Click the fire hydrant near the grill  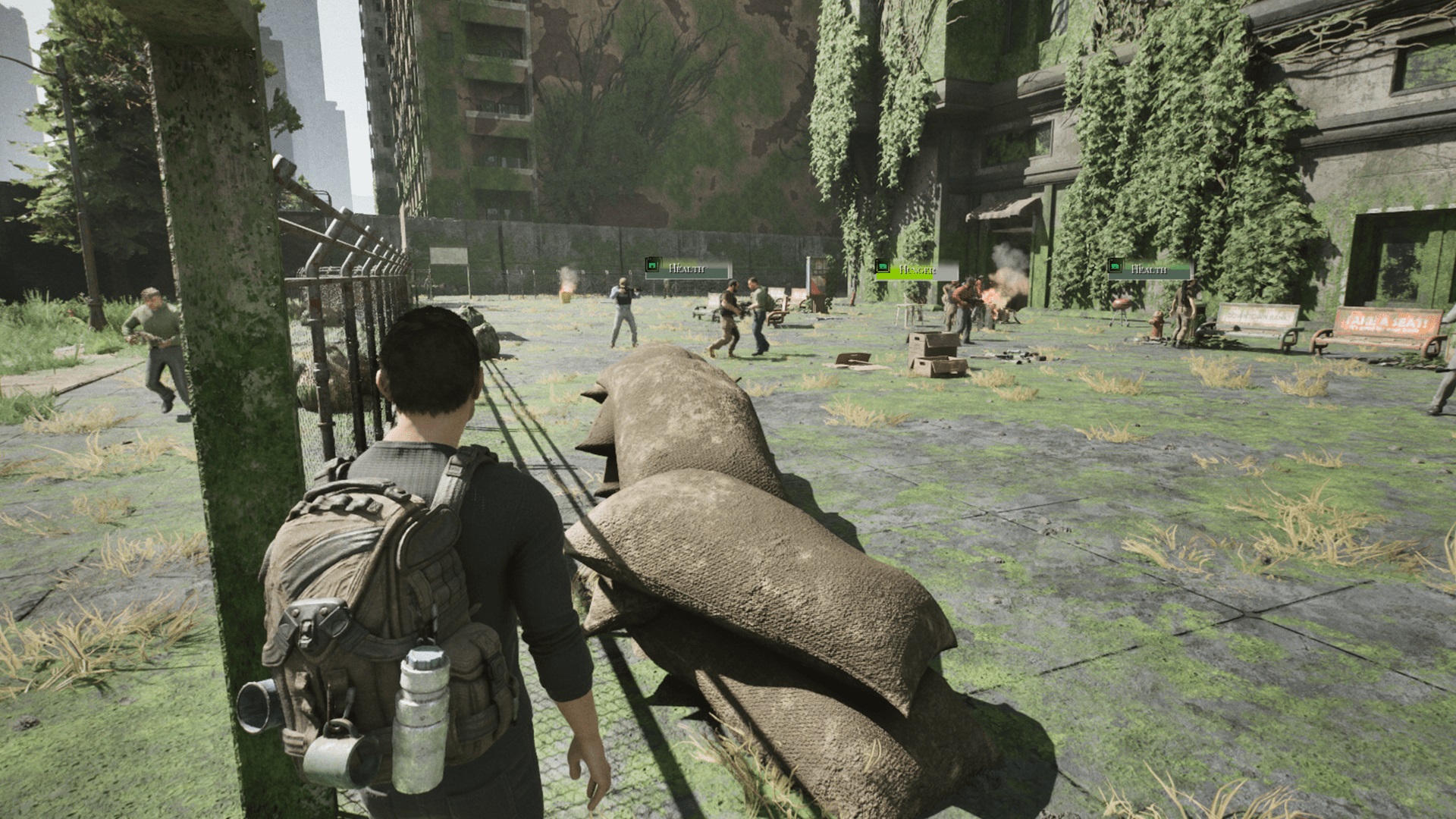[1159, 322]
